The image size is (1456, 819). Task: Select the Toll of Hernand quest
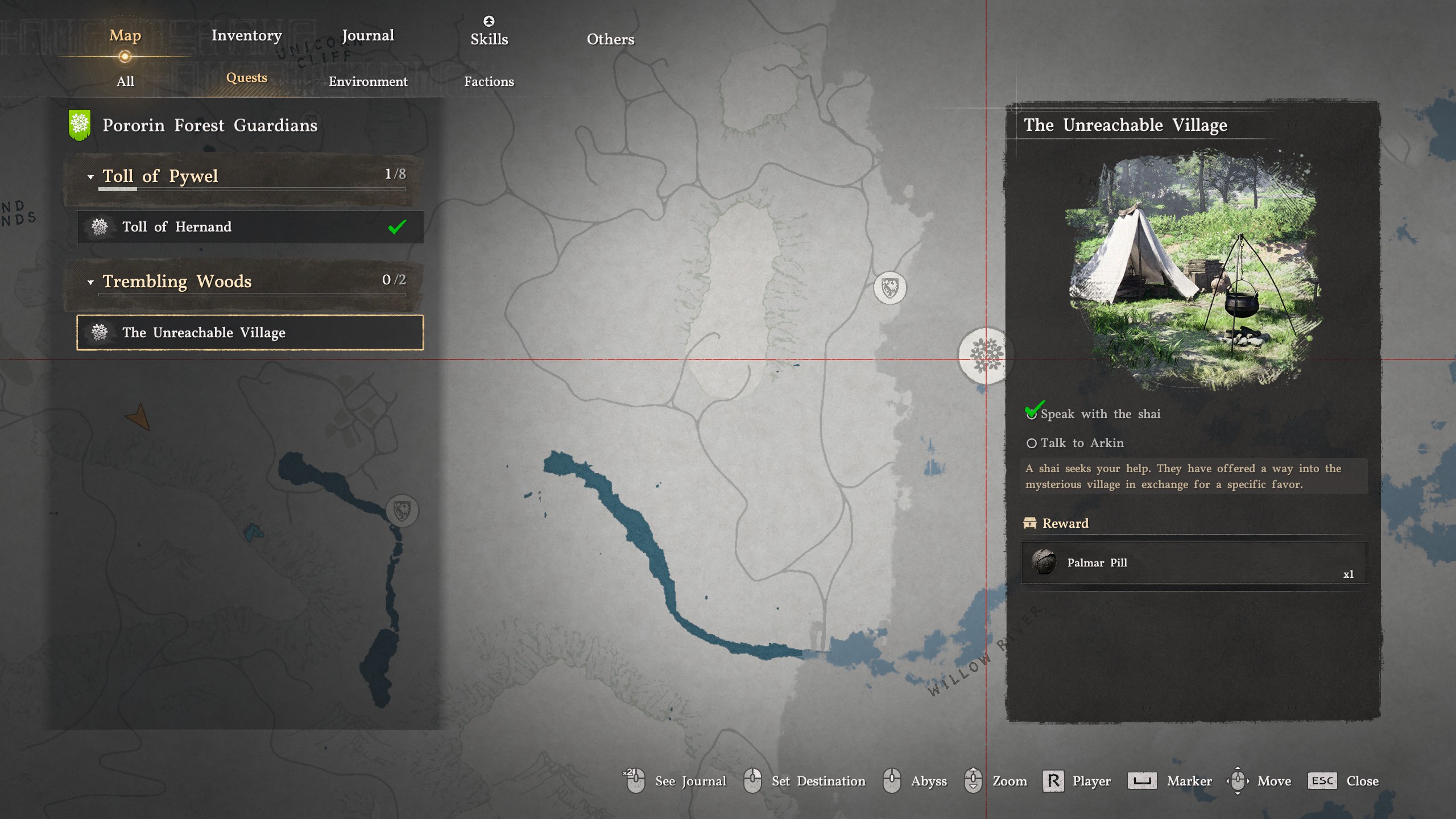250,227
